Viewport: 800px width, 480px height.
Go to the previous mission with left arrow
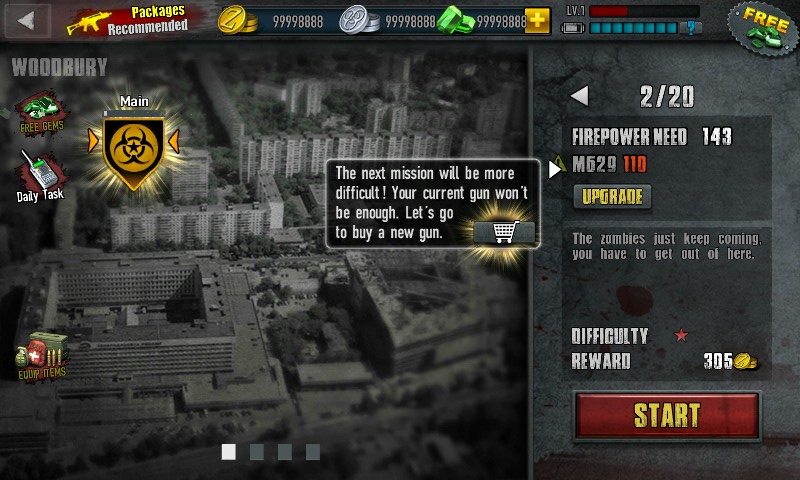click(579, 97)
